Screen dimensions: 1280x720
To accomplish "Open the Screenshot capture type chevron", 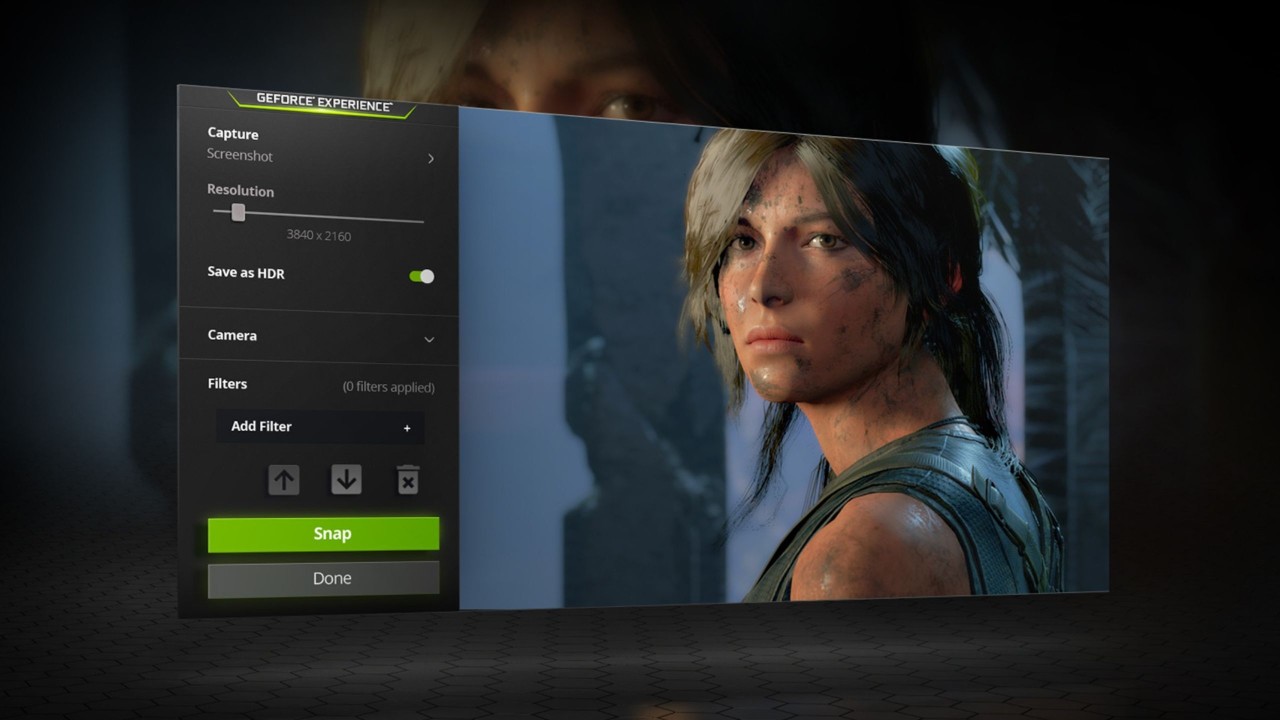I will (x=431, y=158).
